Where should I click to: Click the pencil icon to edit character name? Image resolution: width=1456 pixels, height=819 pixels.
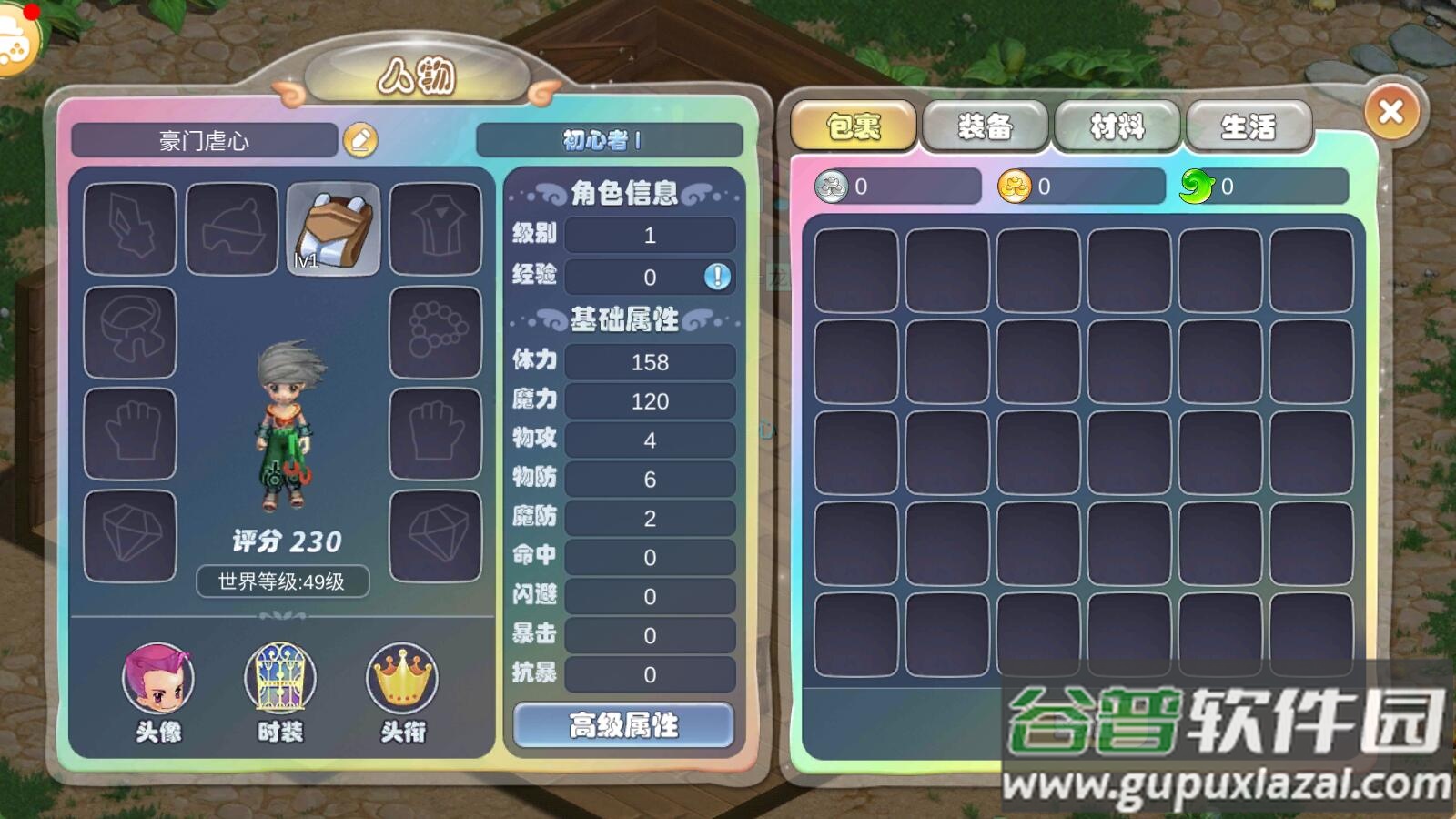361,139
